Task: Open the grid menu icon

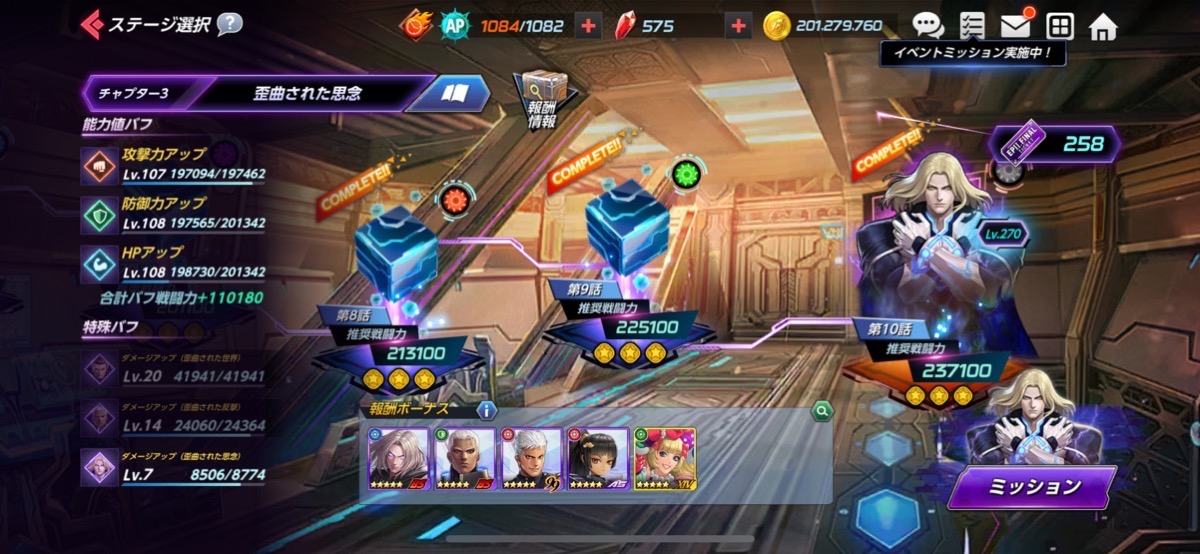Action: pyautogui.click(x=1059, y=26)
